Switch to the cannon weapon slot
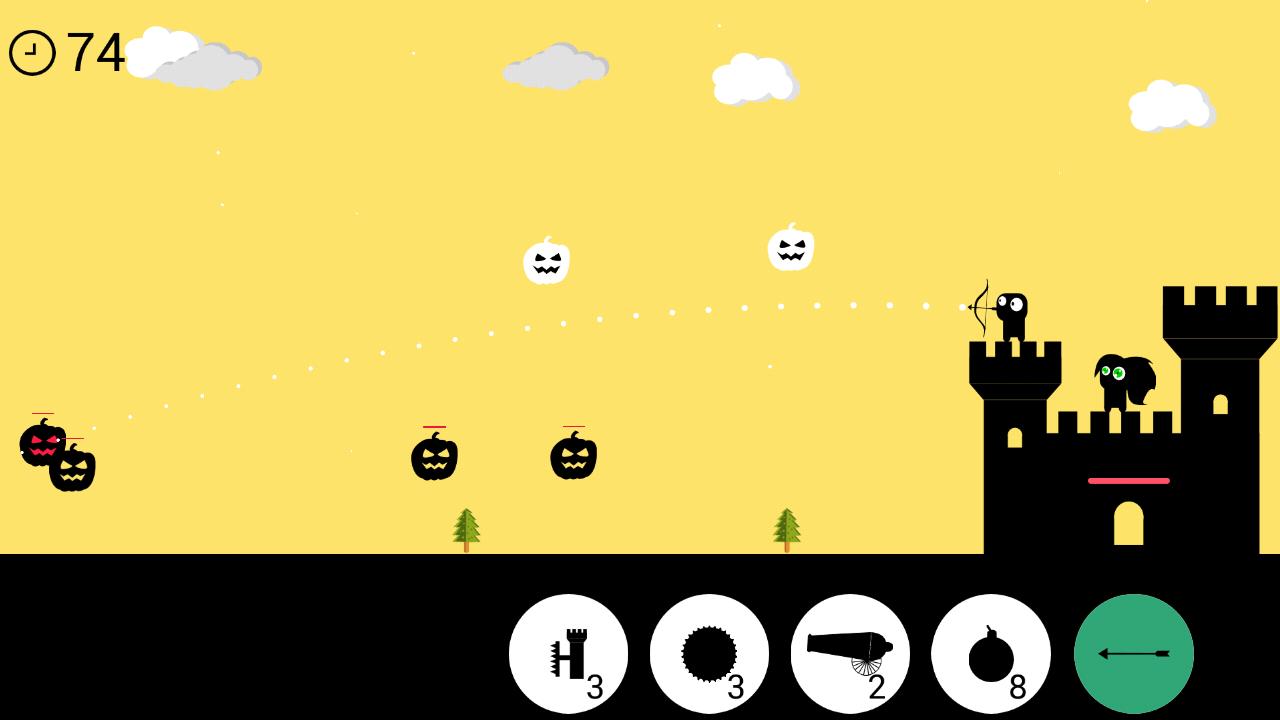The height and width of the screenshot is (720, 1280). tap(848, 652)
